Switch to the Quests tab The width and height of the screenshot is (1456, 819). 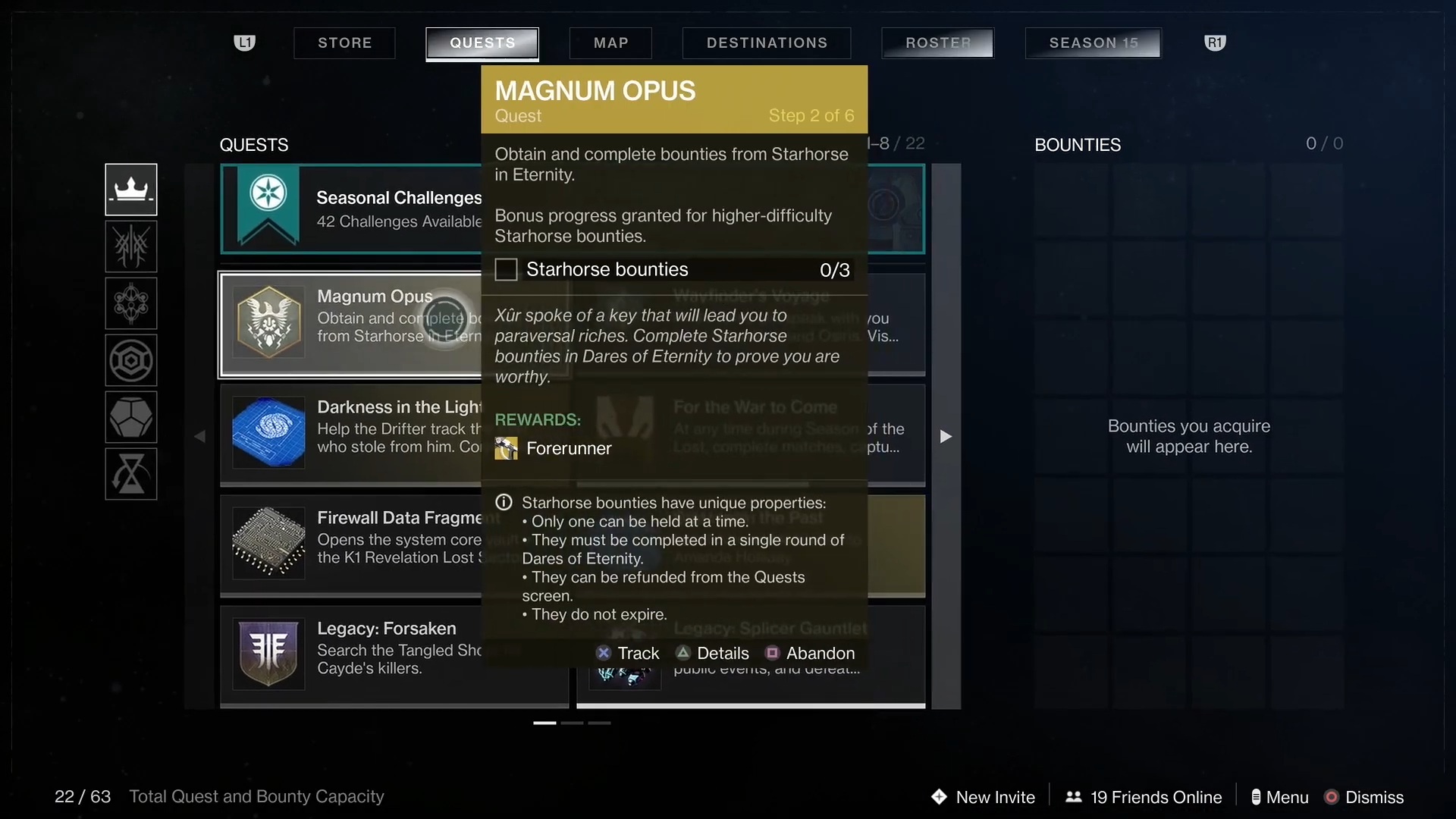point(482,43)
